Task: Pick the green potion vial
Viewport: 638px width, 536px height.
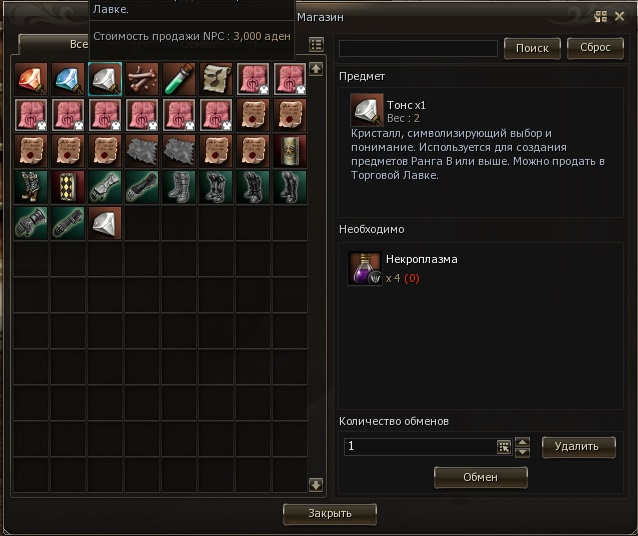Action: tap(177, 79)
